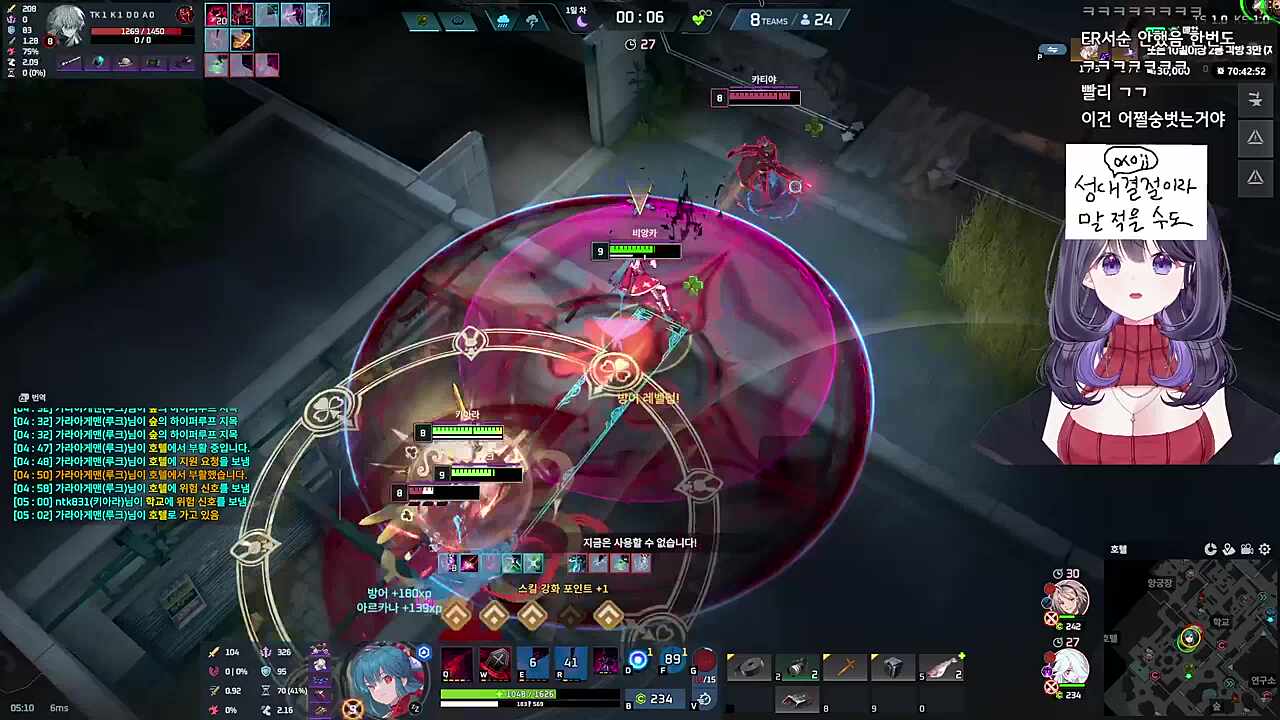Activate the D weapon skill icon
This screenshot has width=1280, height=720.
637,661
